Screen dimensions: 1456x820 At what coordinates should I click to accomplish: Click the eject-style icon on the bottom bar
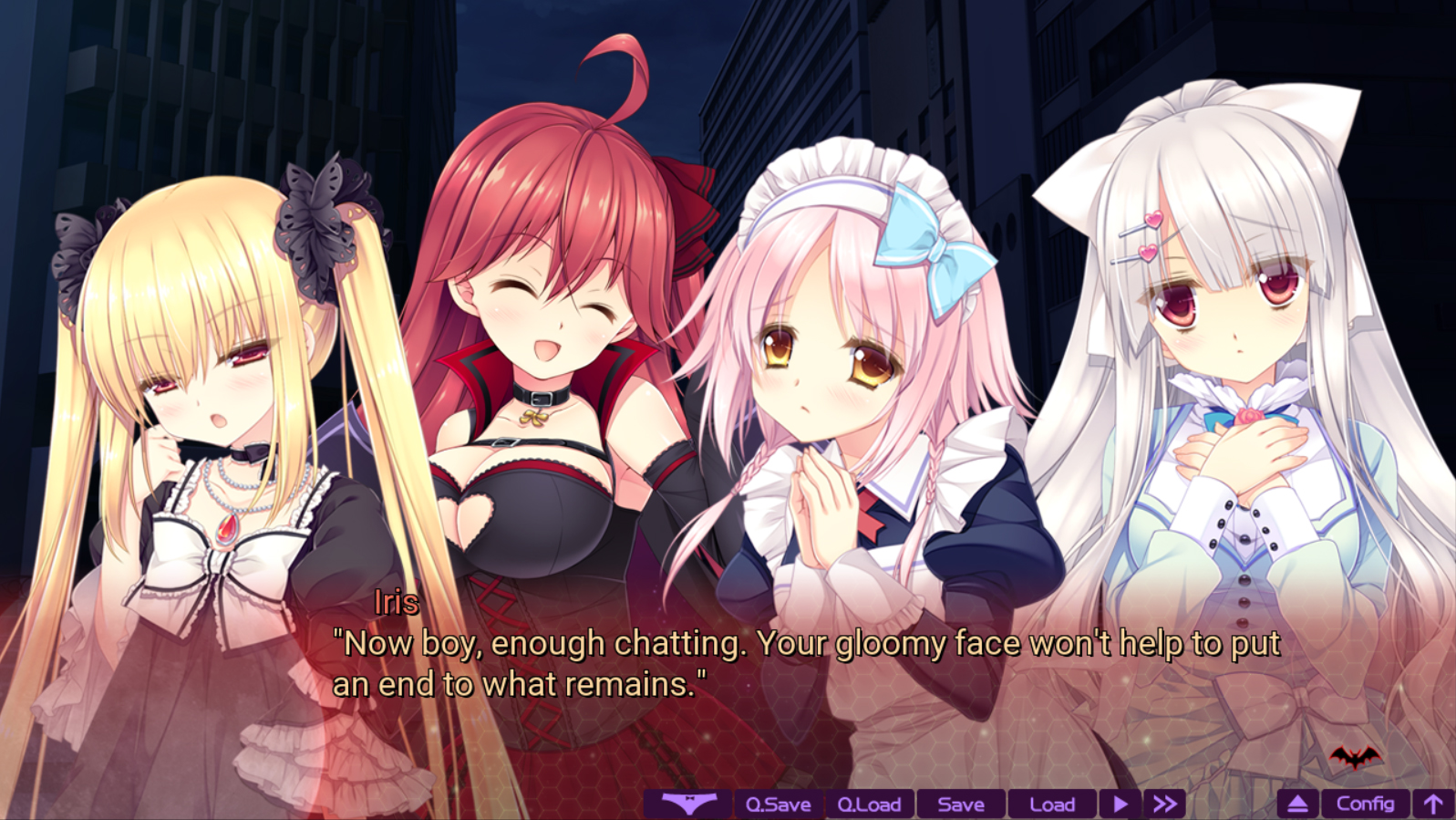point(1297,804)
